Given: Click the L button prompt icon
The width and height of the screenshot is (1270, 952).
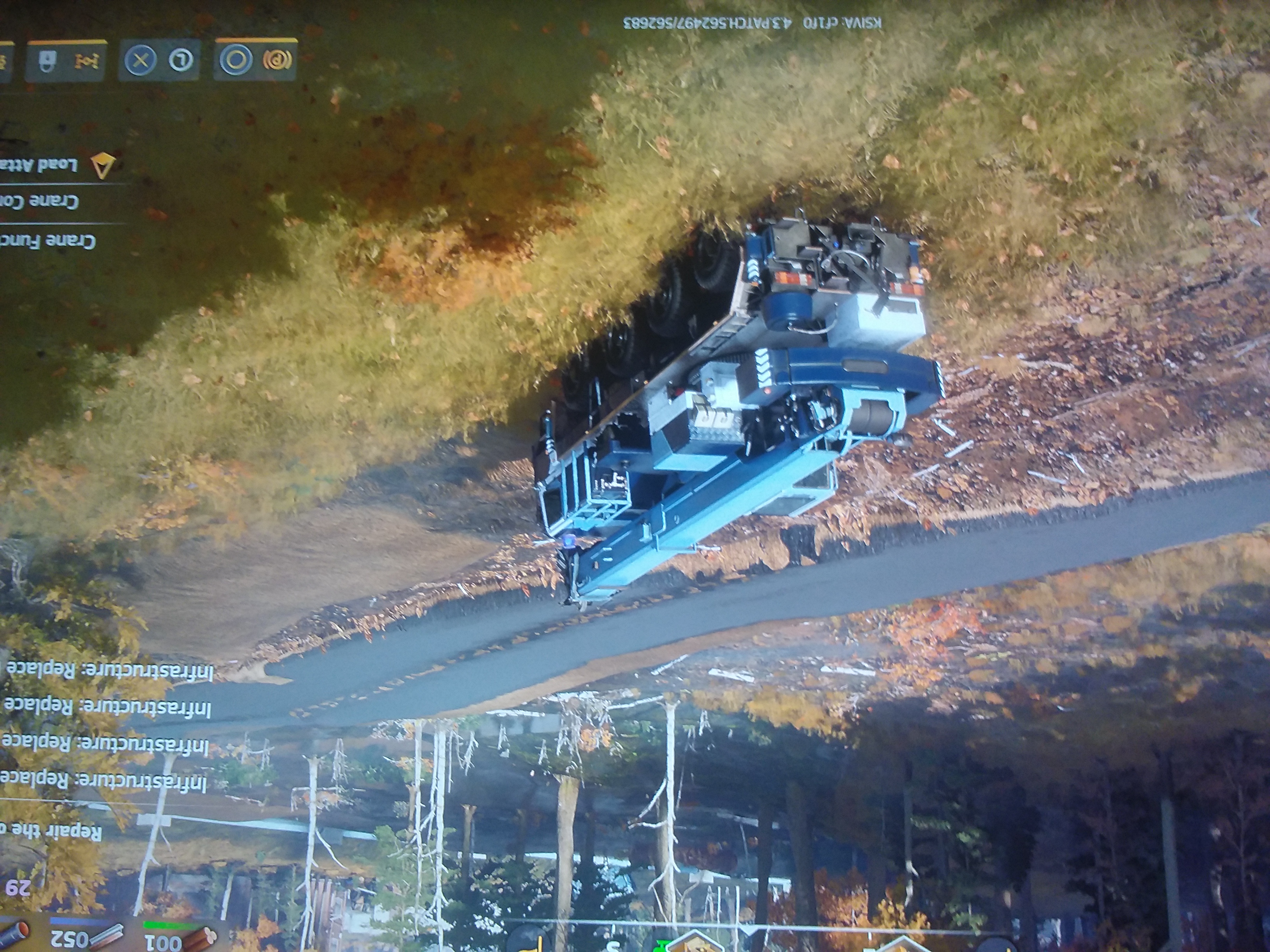Looking at the screenshot, I should (x=182, y=60).
